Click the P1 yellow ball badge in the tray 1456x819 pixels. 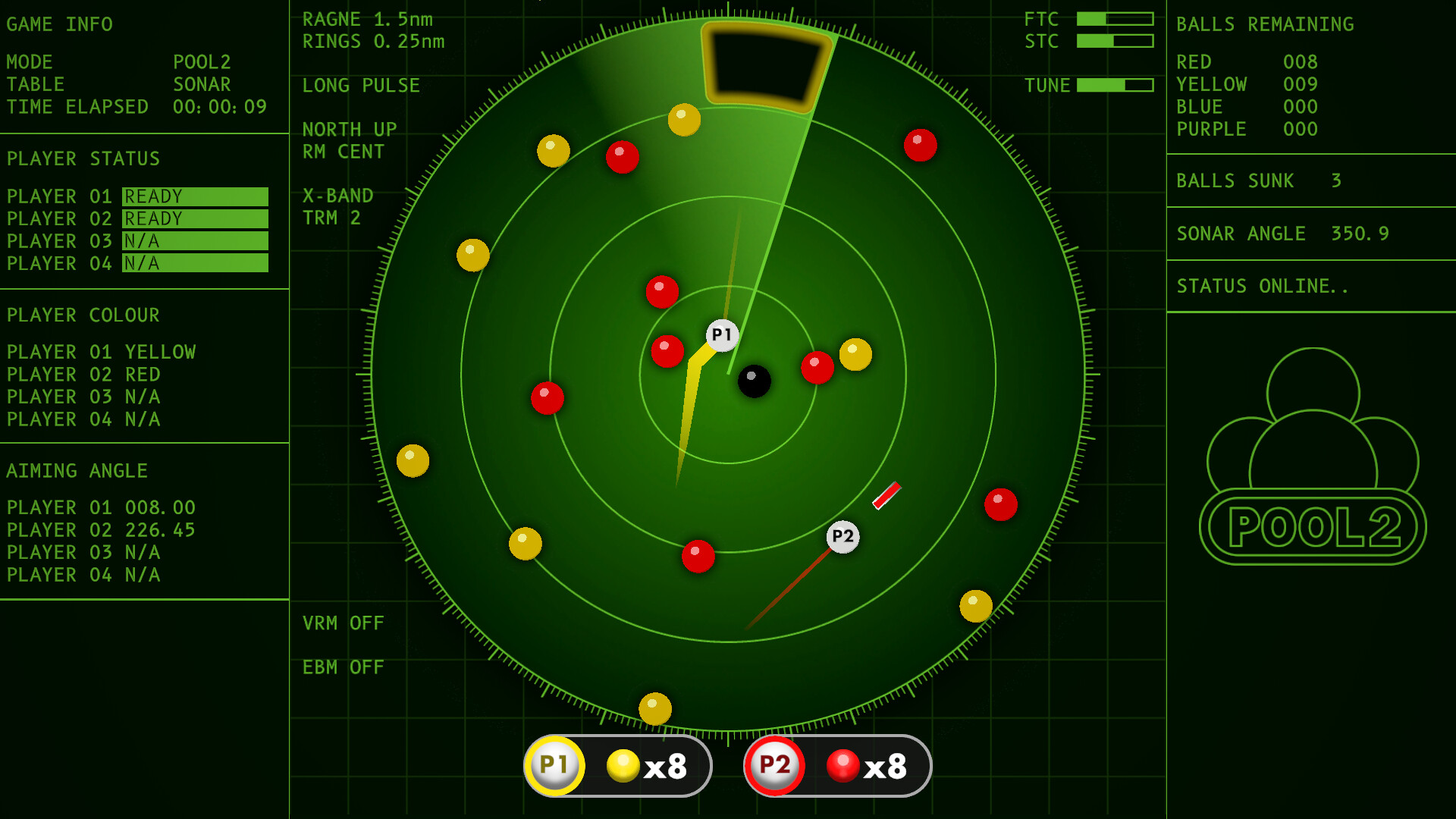554,766
